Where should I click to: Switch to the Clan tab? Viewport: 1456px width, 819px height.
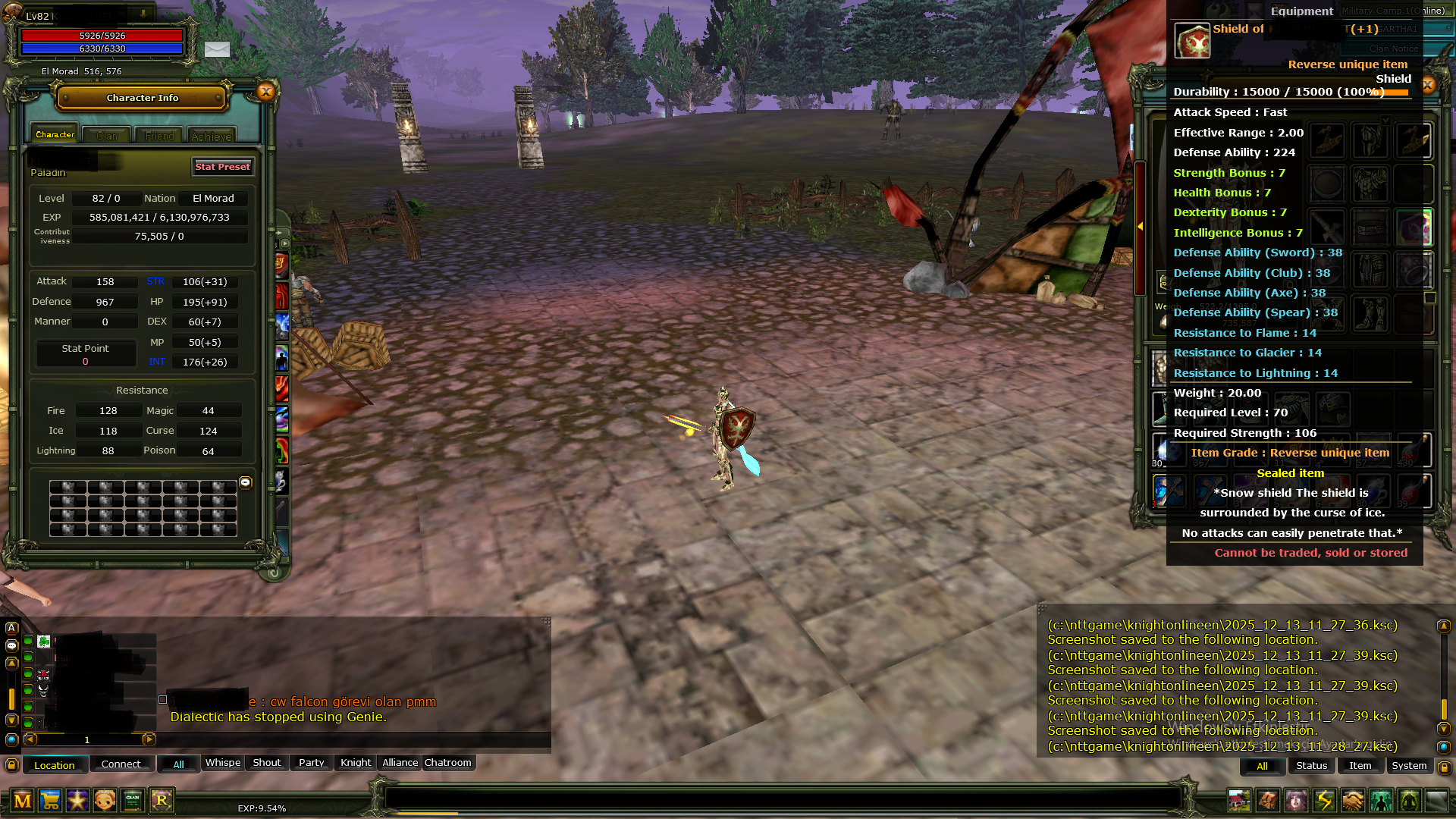[x=107, y=136]
